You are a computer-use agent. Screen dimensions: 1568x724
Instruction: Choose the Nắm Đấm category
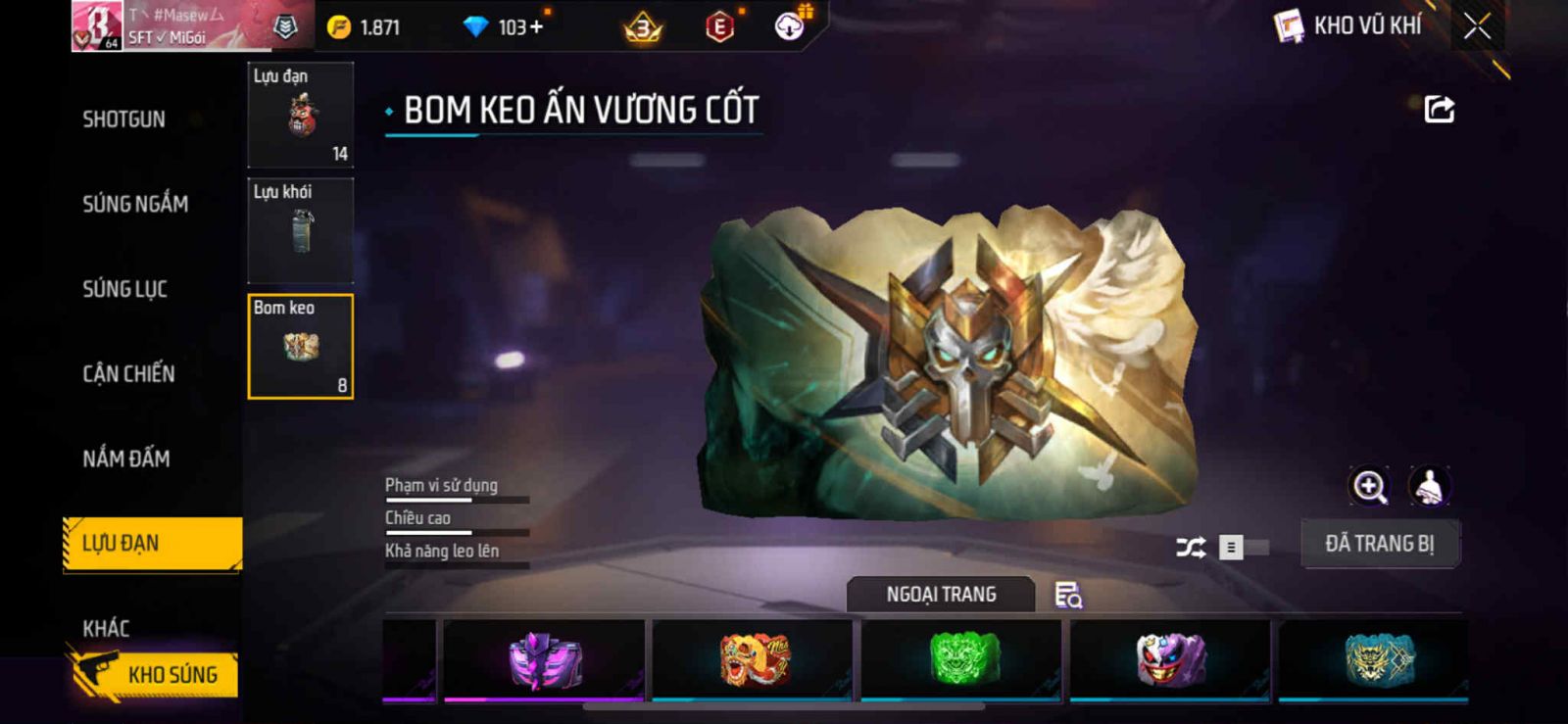pos(126,459)
